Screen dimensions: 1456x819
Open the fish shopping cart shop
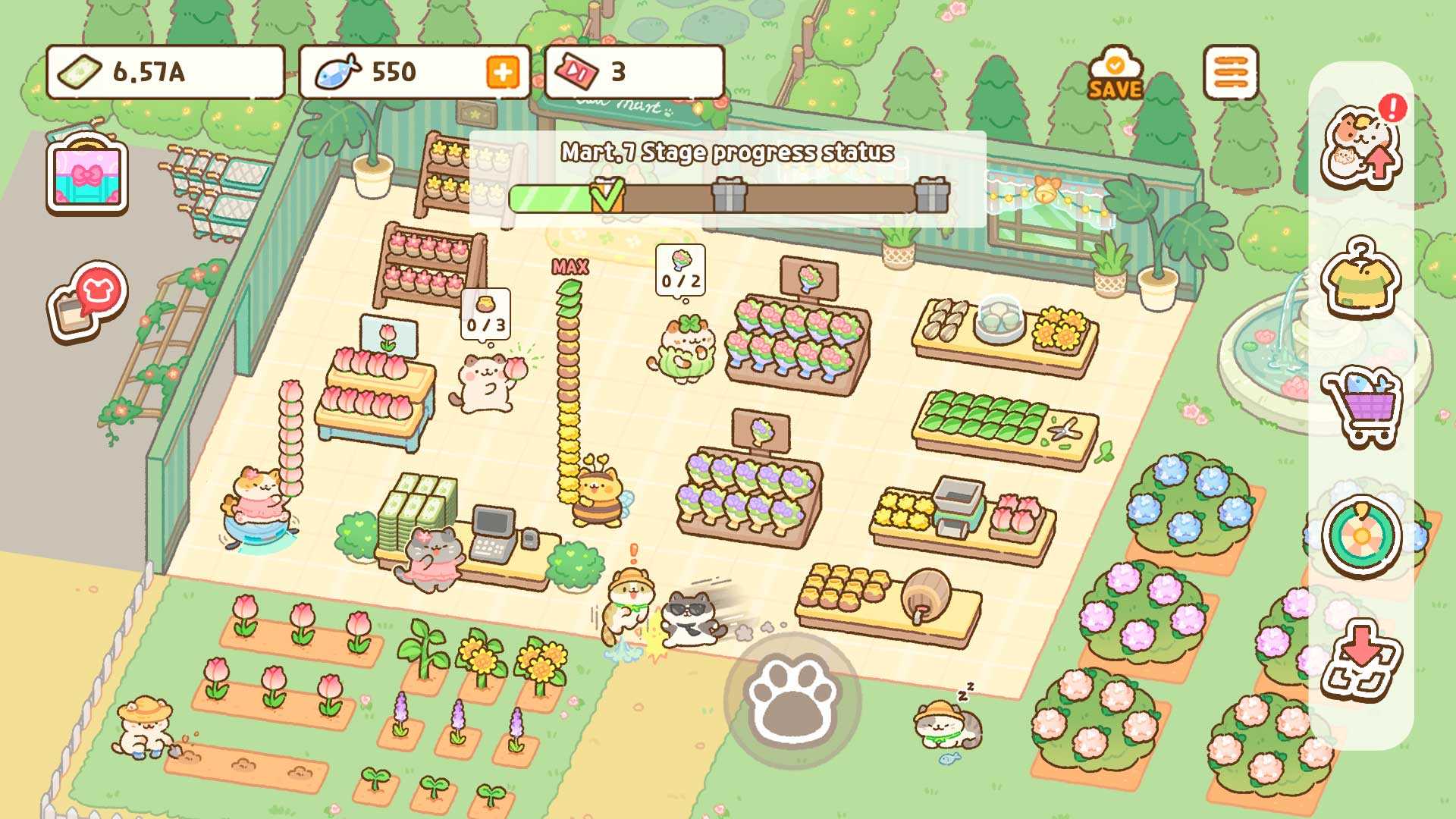click(x=1360, y=406)
